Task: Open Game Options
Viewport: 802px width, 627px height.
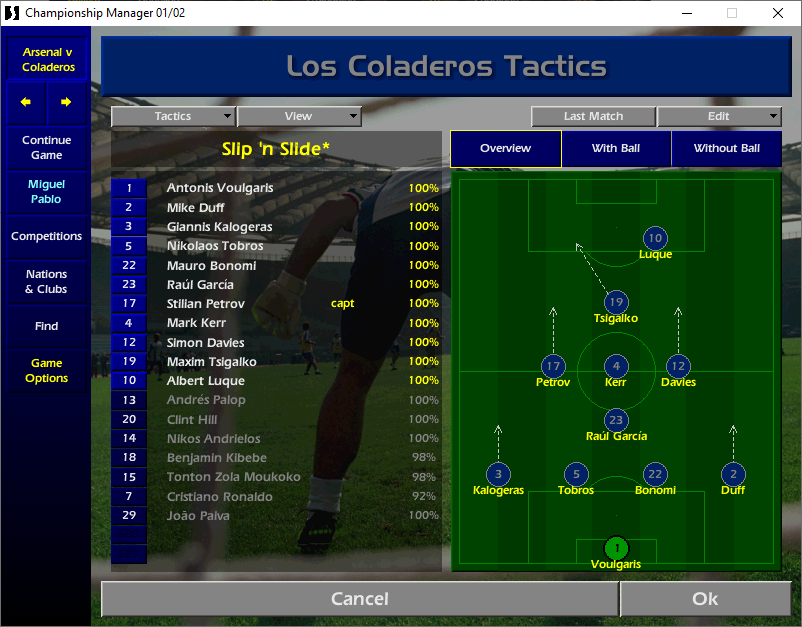Action: click(46, 371)
